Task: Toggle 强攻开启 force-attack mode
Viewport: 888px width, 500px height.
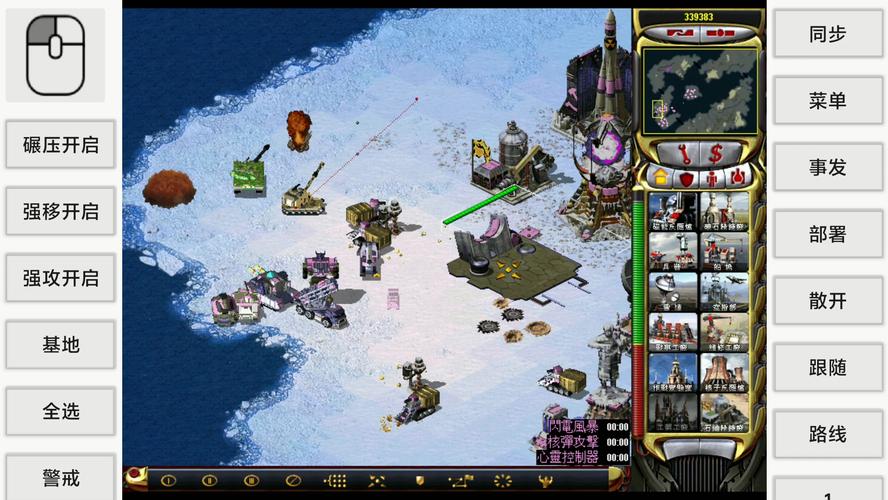Action: click(x=60, y=278)
